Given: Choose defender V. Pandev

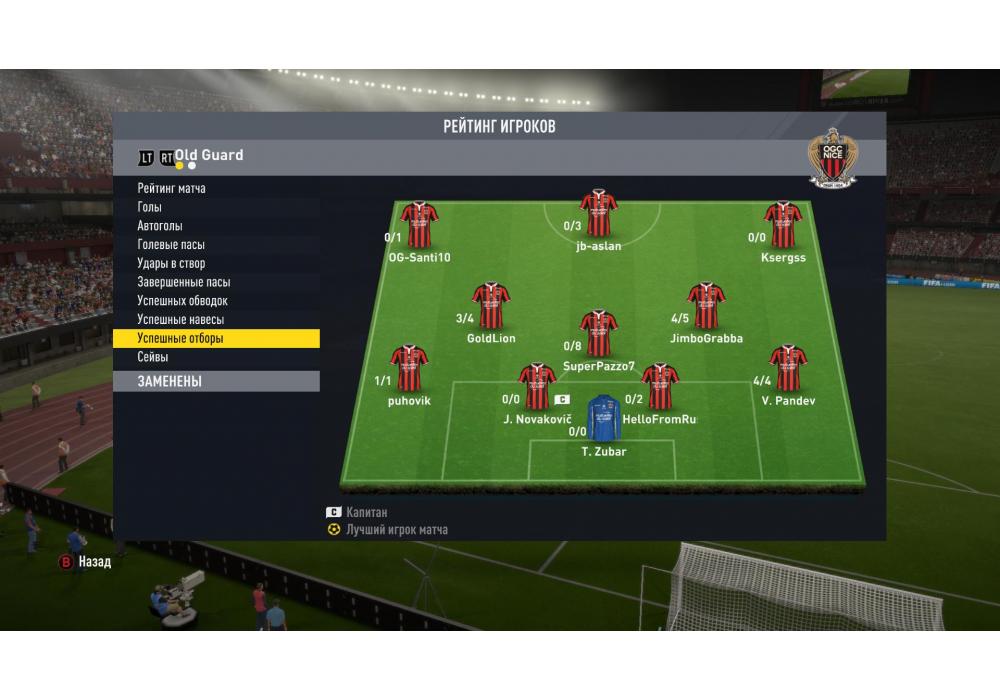Looking at the screenshot, I should click(788, 369).
